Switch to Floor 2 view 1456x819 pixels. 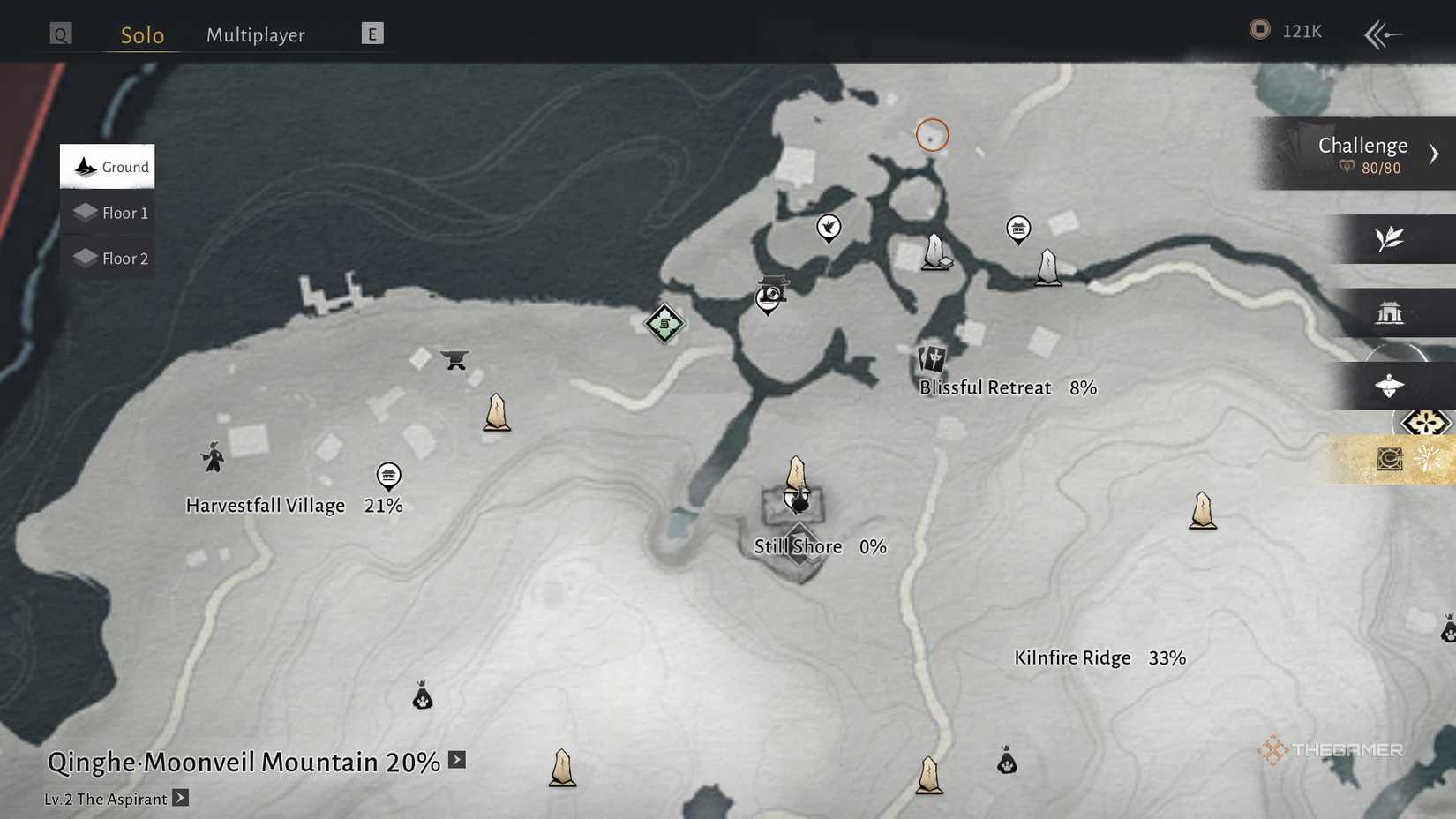tap(107, 258)
